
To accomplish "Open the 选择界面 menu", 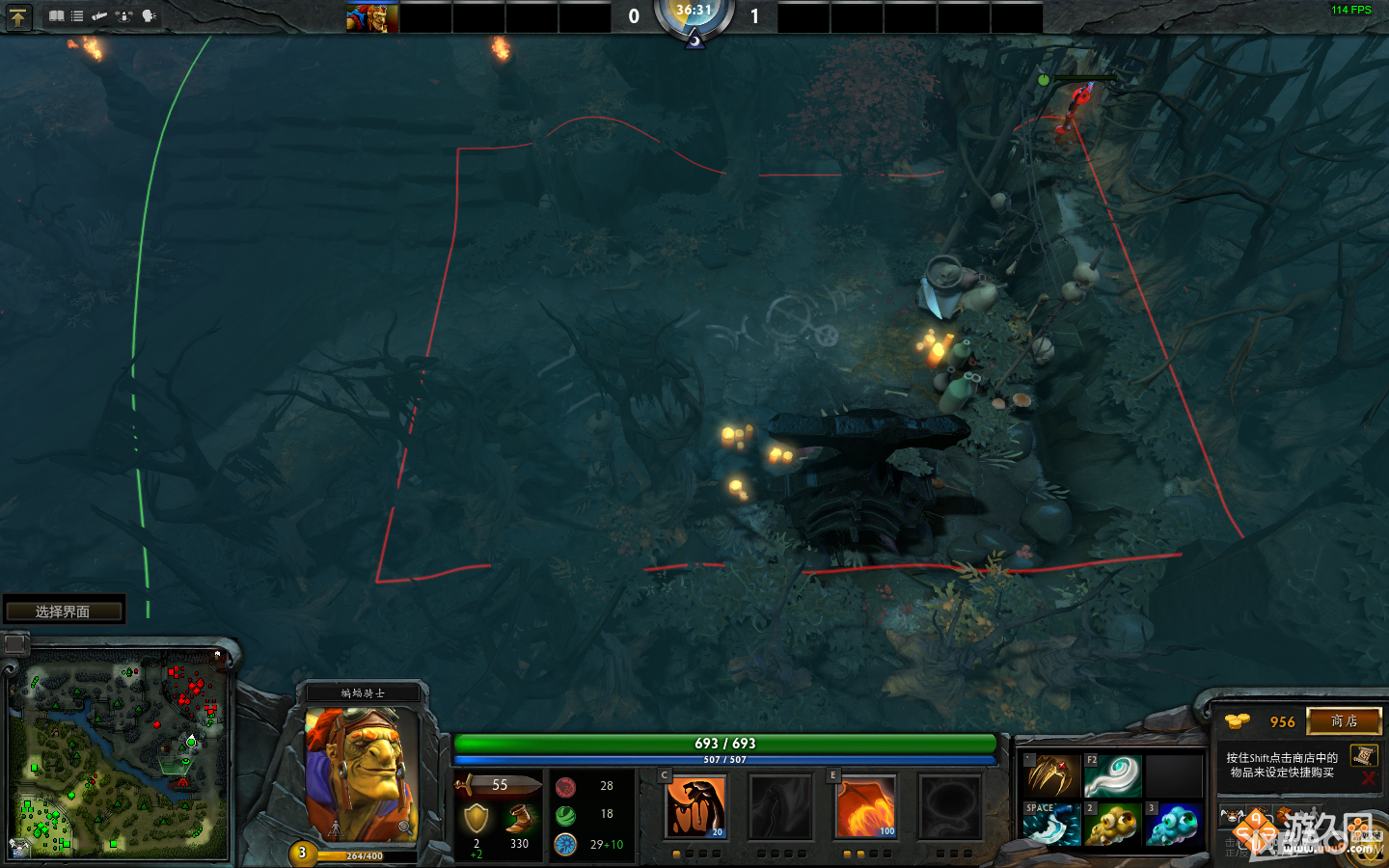I will coord(64,609).
